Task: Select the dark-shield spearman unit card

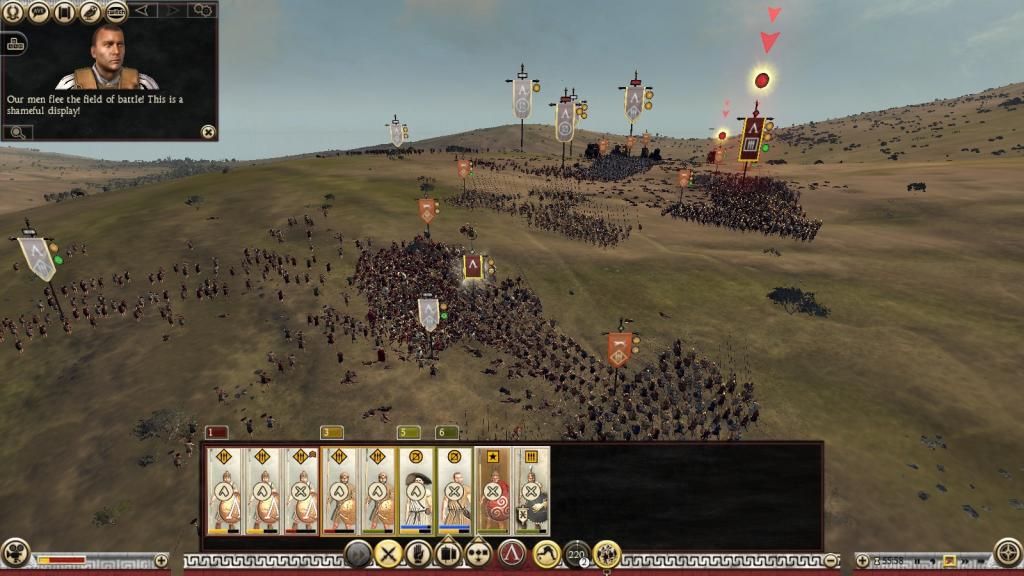Action: (x=531, y=491)
